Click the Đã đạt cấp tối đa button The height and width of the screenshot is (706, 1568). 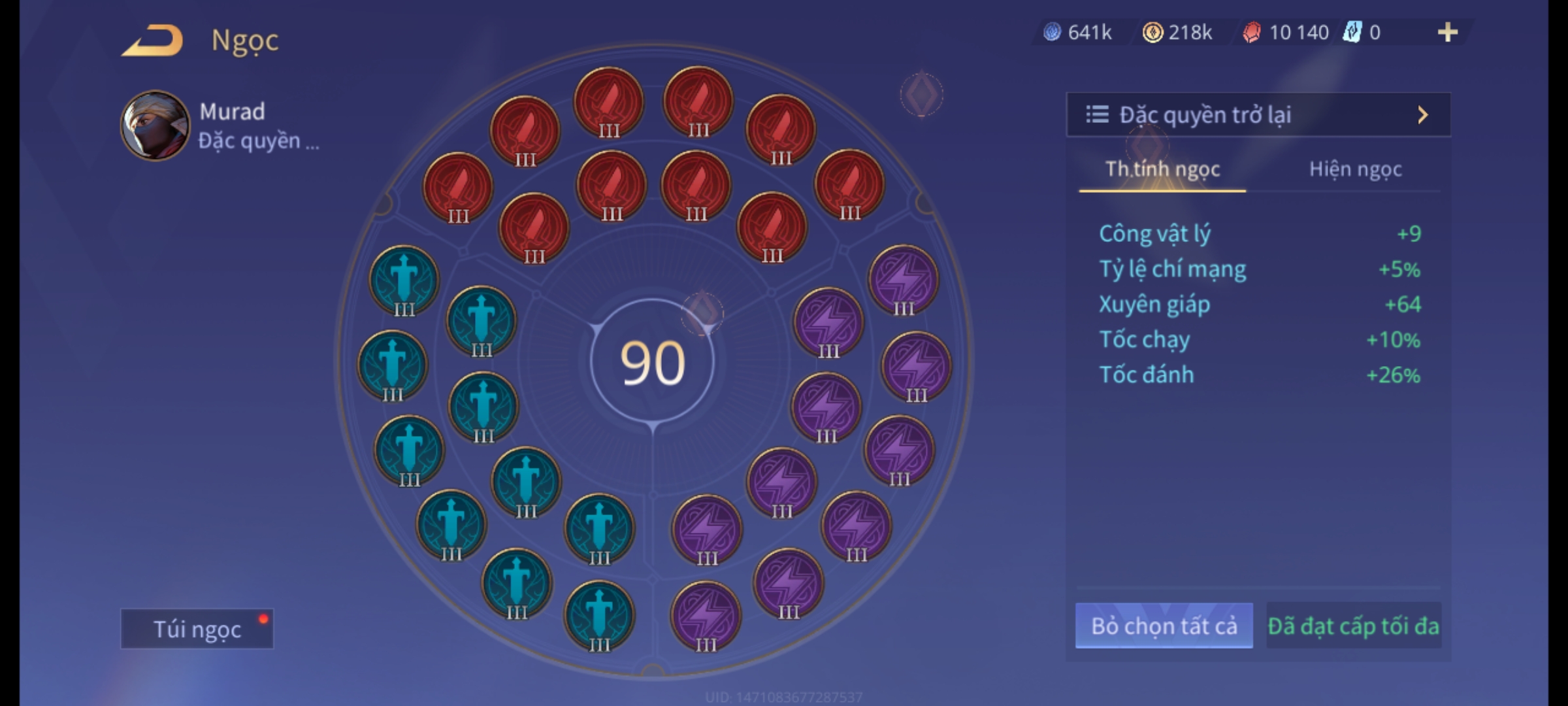(x=1353, y=626)
